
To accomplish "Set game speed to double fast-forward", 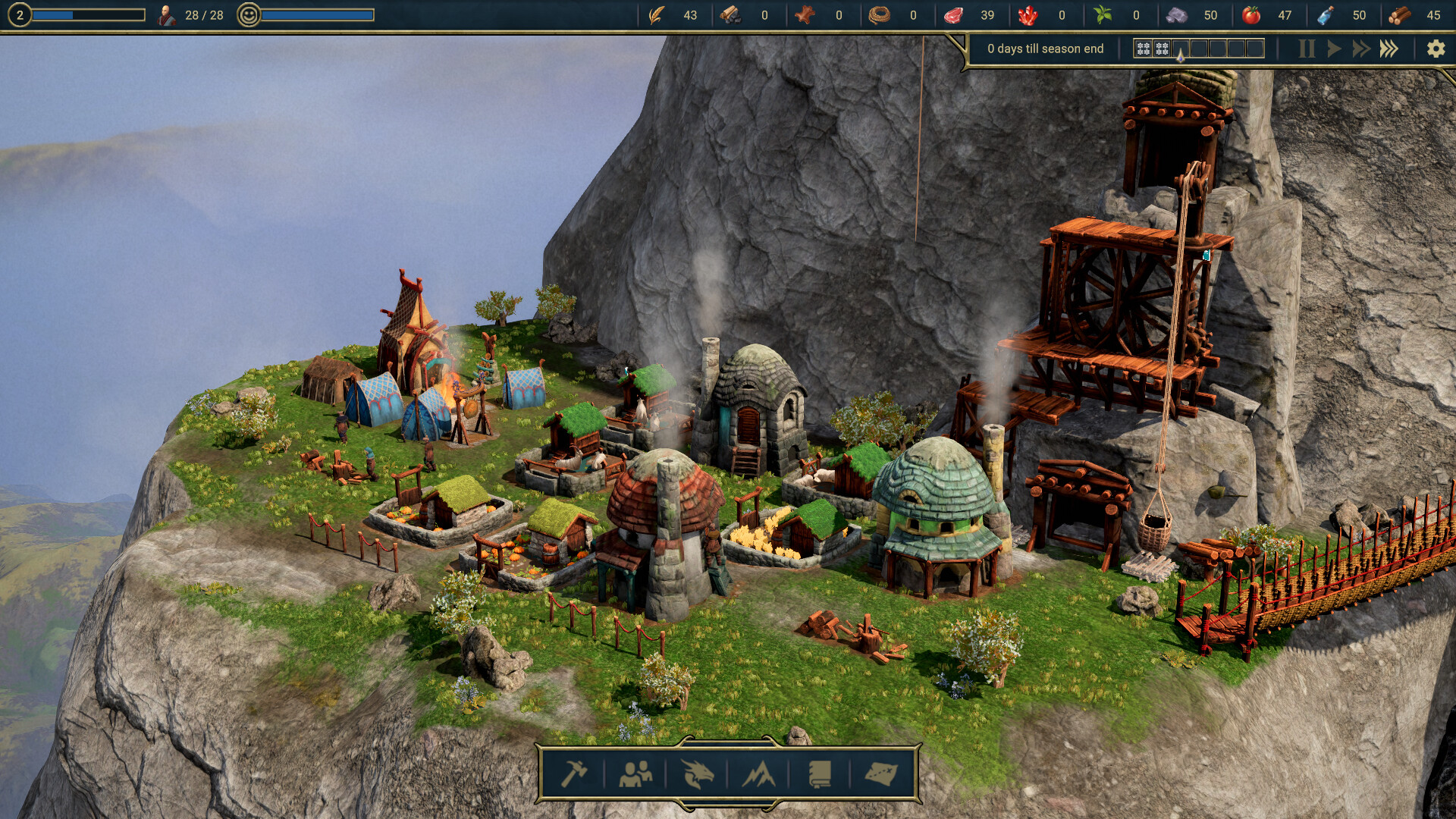I will pos(1361,49).
